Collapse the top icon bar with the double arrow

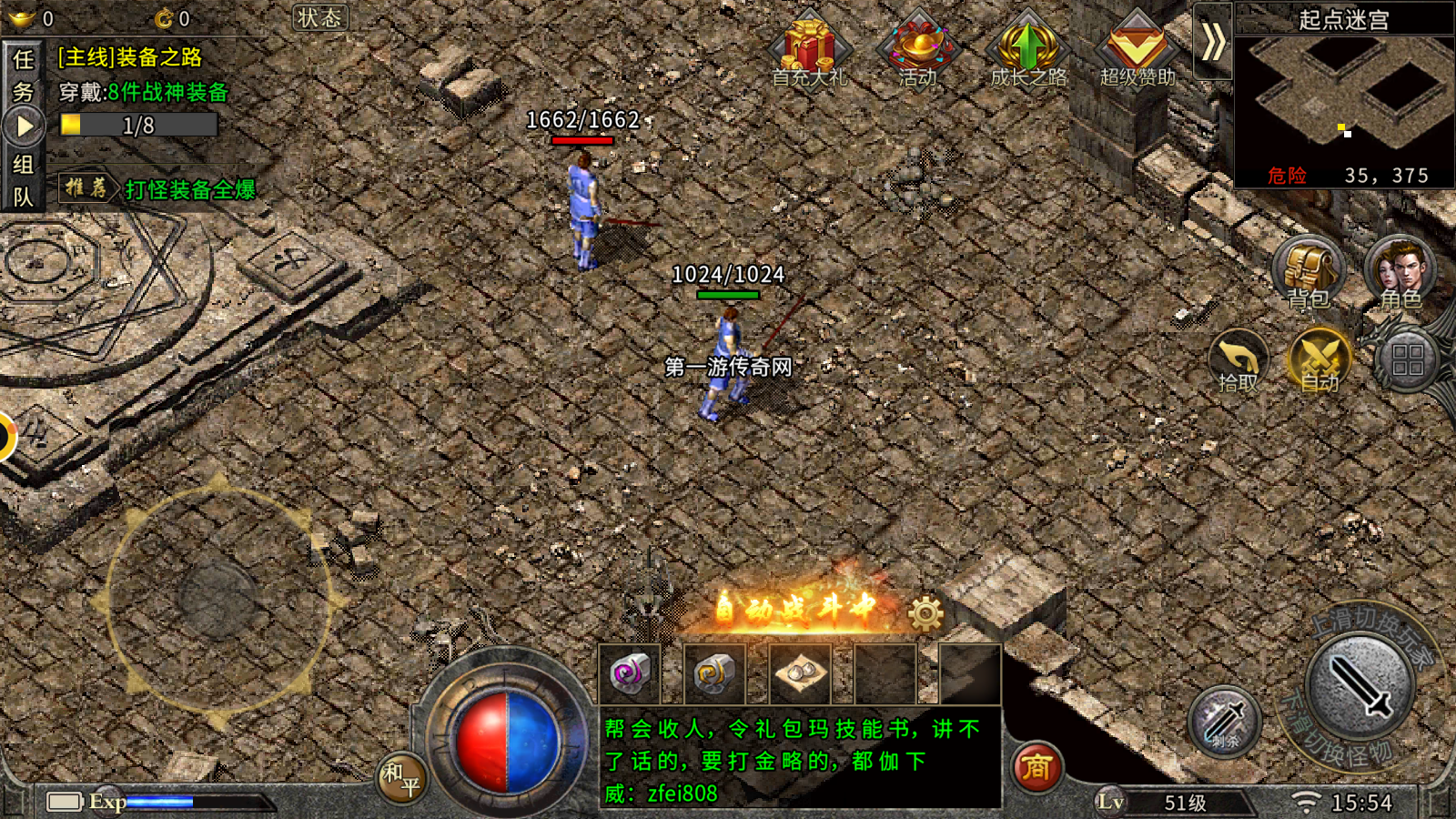[x=1212, y=42]
